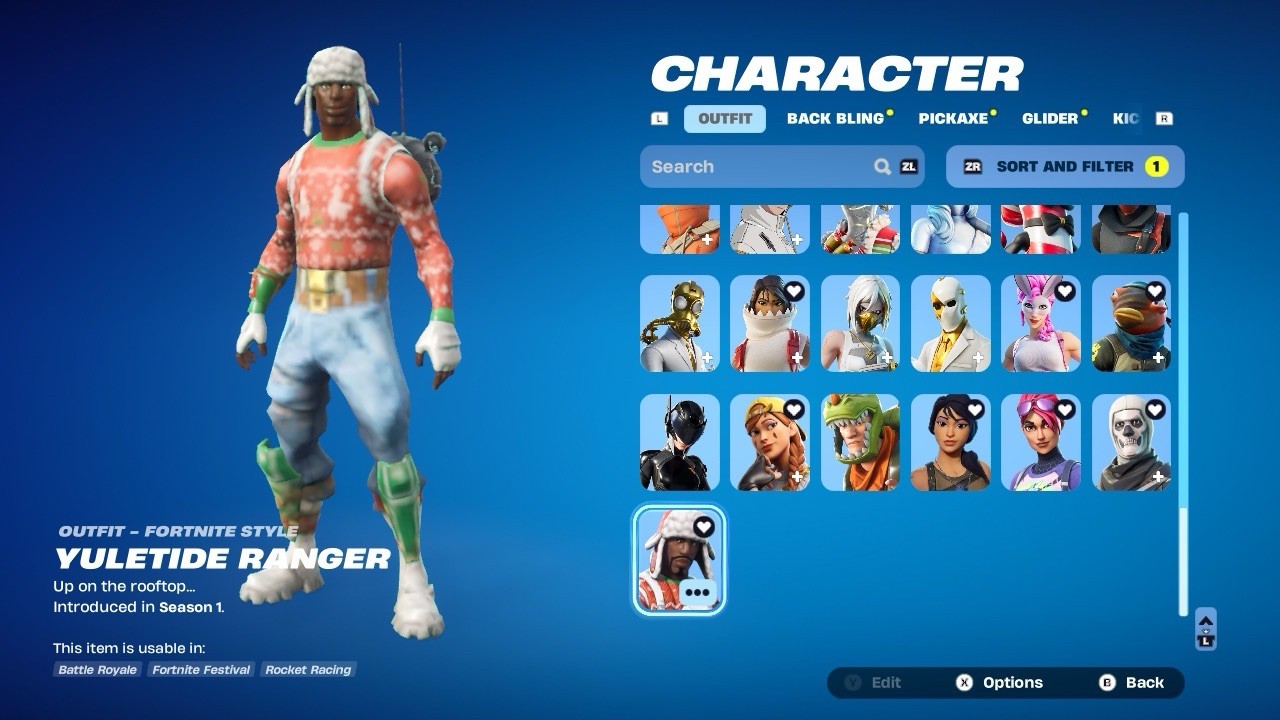Select the green Rex dinosaur outfit
The width and height of the screenshot is (1280, 720).
860,442
